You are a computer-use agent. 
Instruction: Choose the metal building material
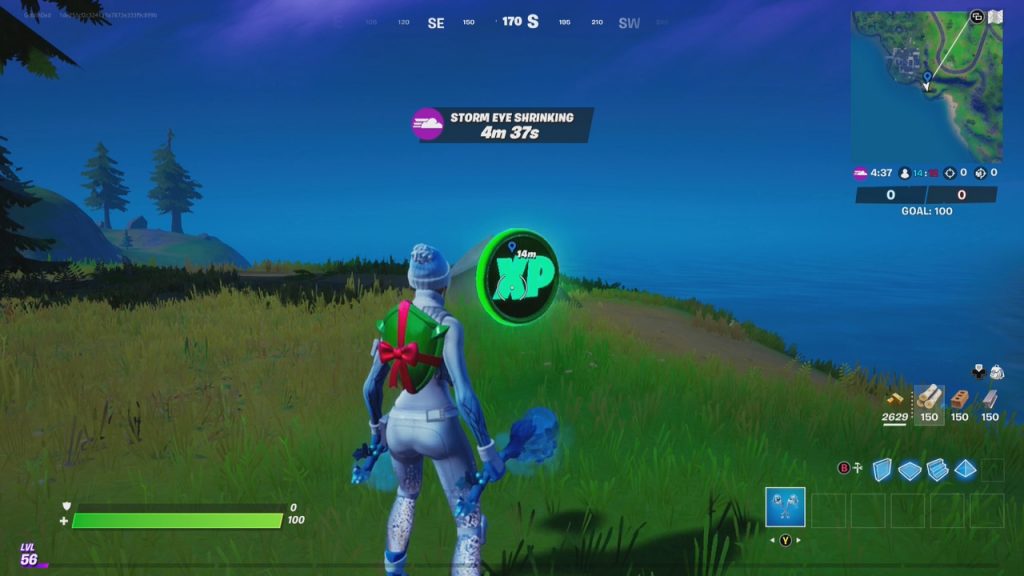990,399
